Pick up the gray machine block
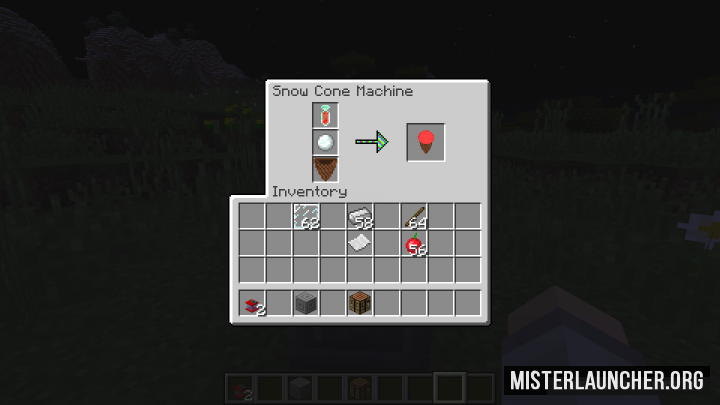Viewport: 720px width, 405px height. coord(306,303)
